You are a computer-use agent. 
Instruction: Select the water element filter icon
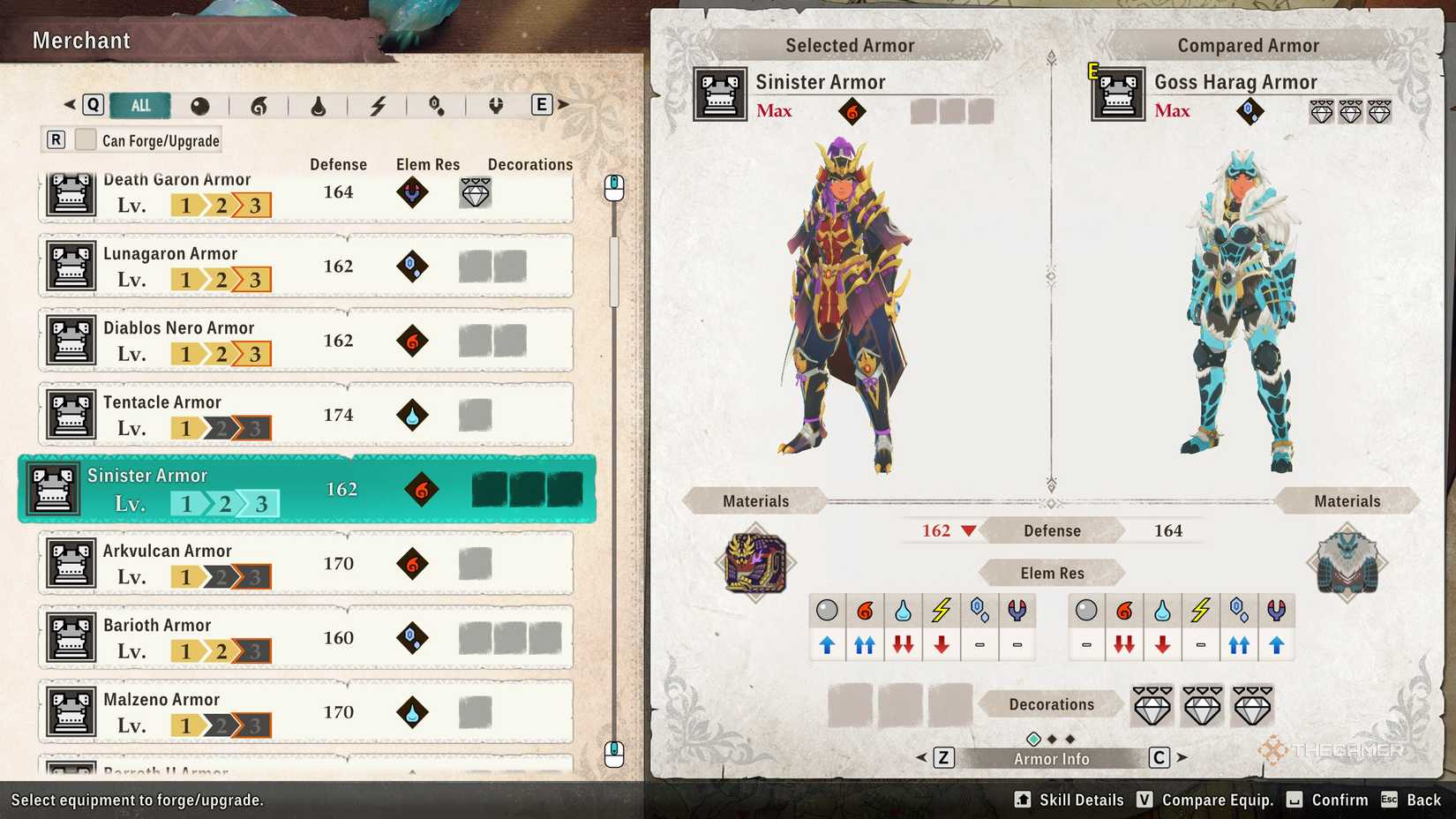pyautogui.click(x=319, y=105)
